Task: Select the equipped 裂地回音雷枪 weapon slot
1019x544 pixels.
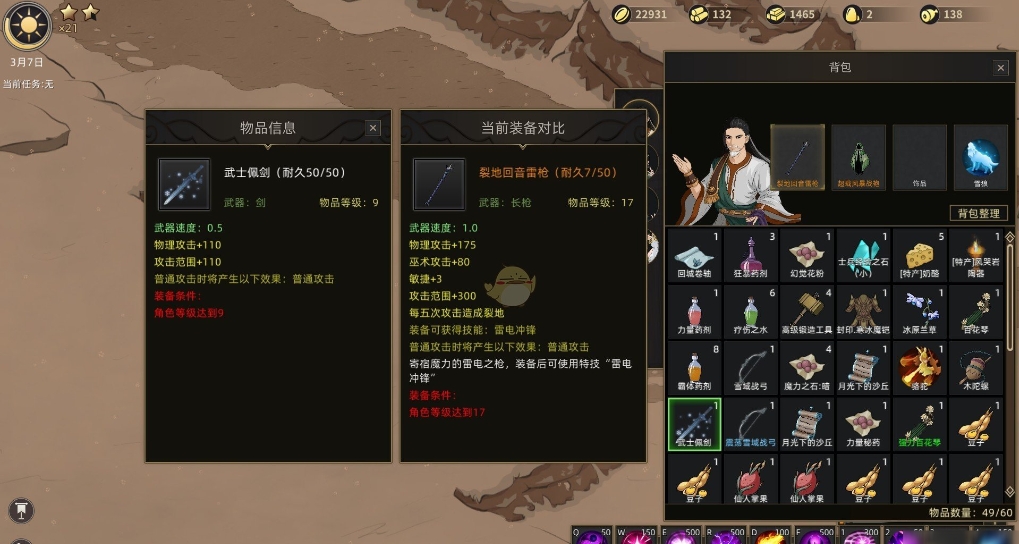Action: pos(797,157)
